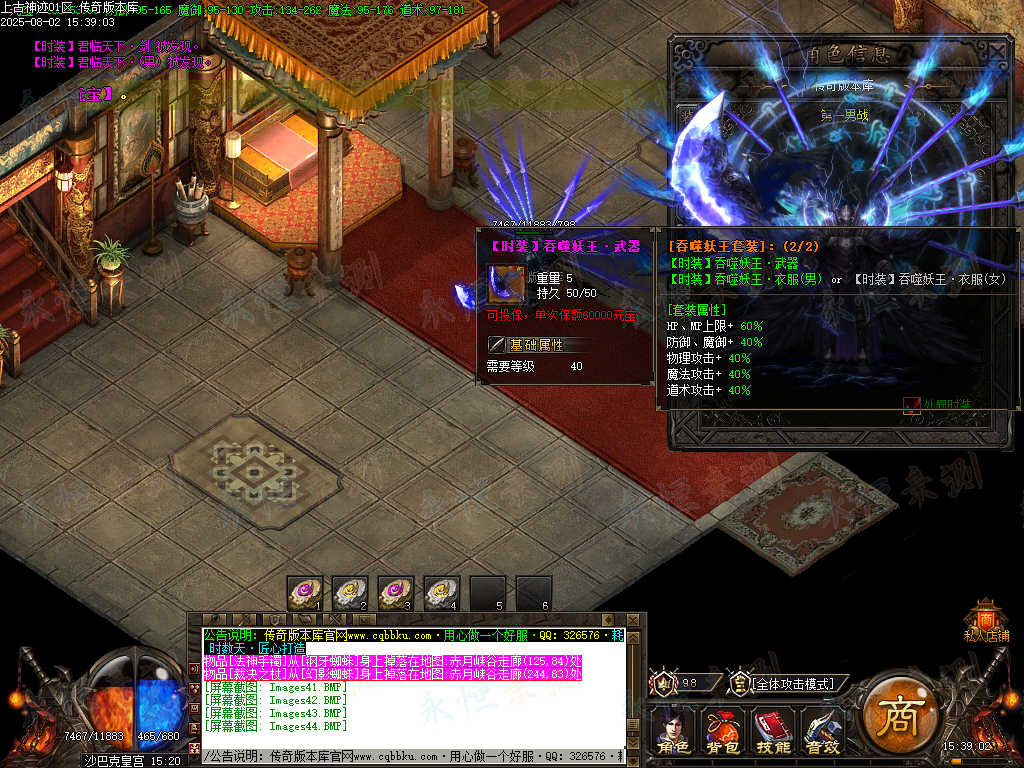Close the character info panel
This screenshot has width=1024, height=768.
[x=997, y=51]
